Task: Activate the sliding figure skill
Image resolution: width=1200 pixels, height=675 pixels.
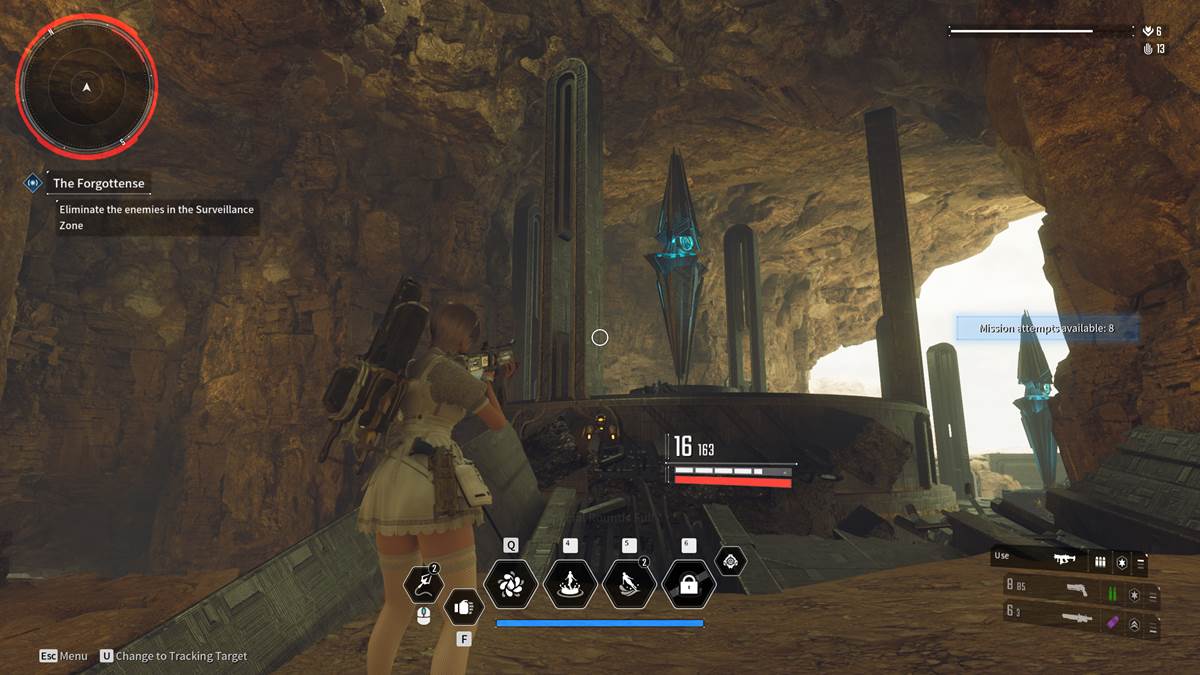Action: coord(630,584)
